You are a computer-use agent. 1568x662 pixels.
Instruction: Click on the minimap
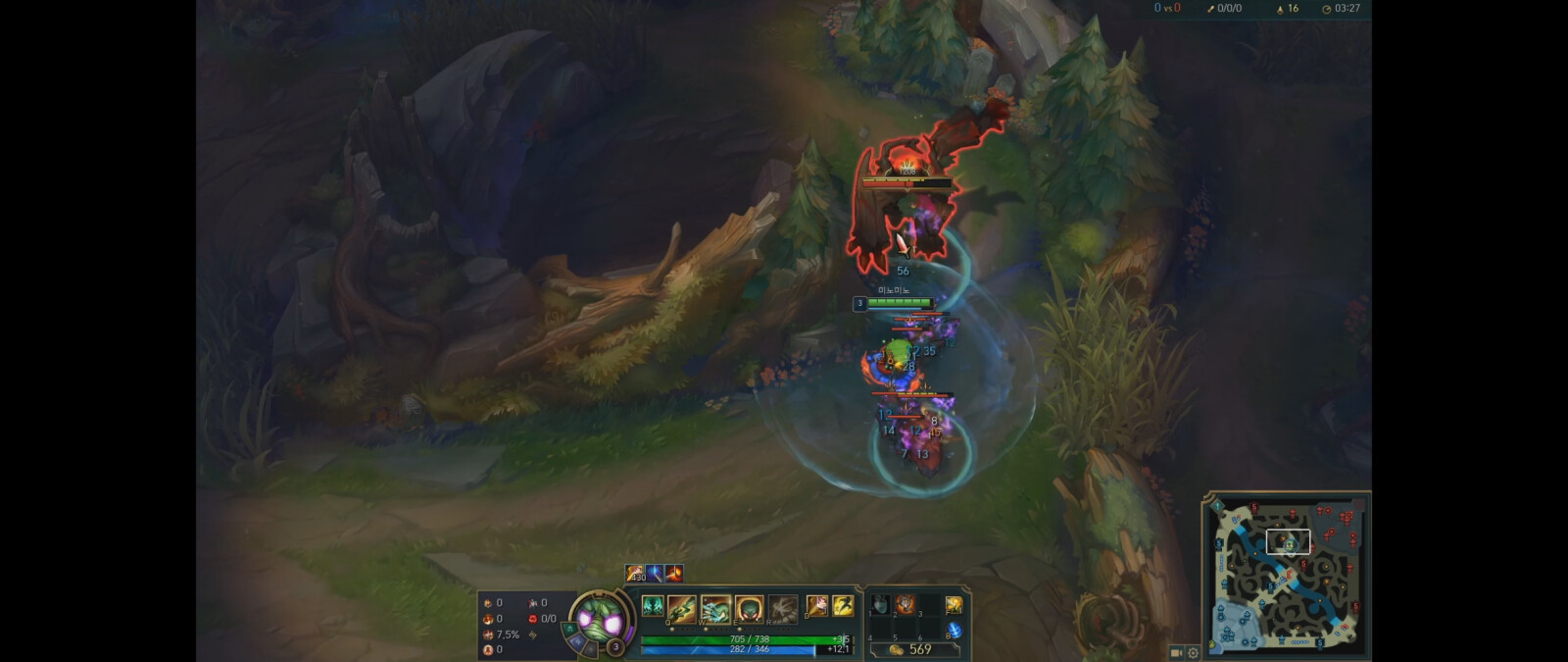[x=1287, y=574]
